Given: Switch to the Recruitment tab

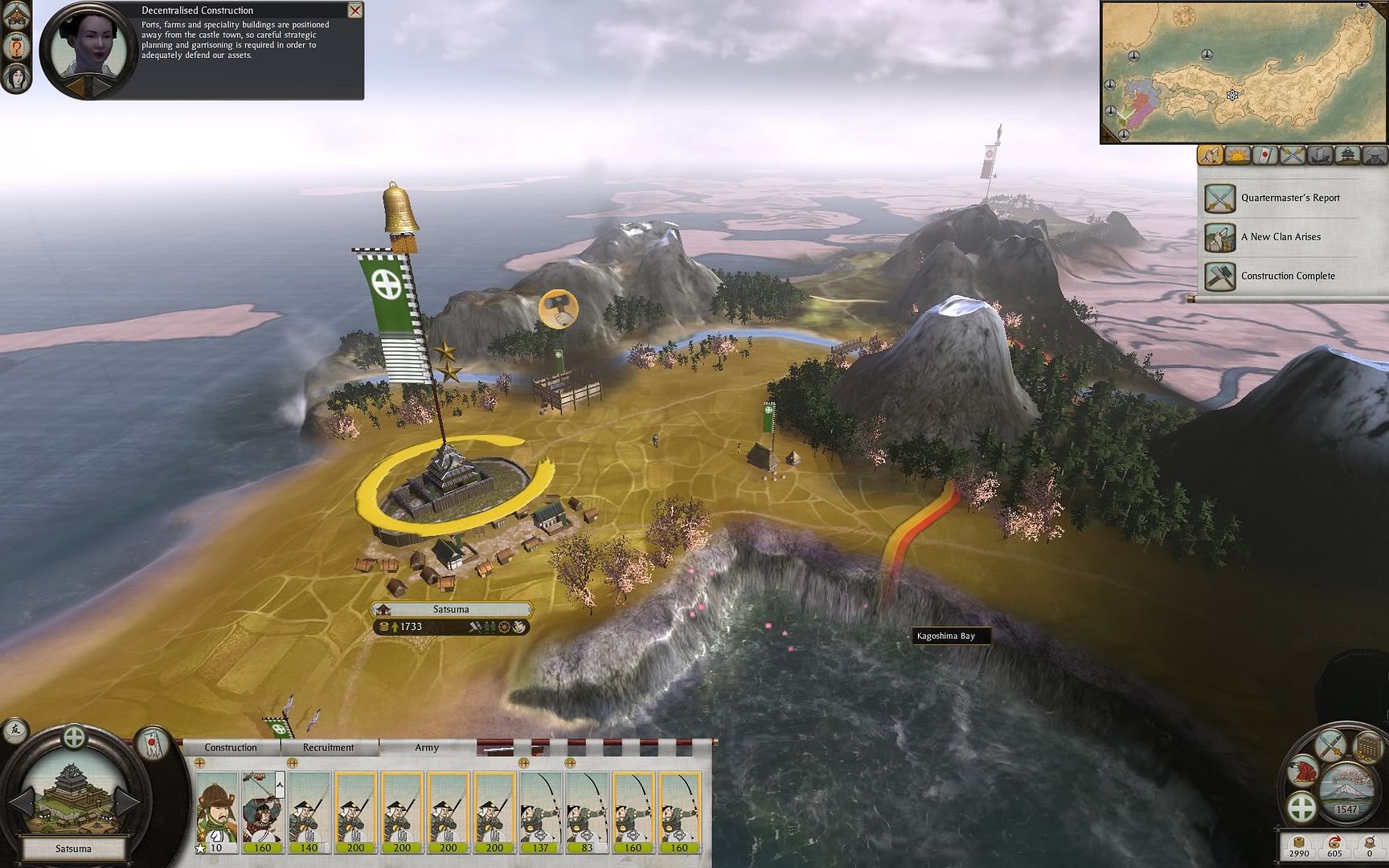Looking at the screenshot, I should pyautogui.click(x=328, y=747).
